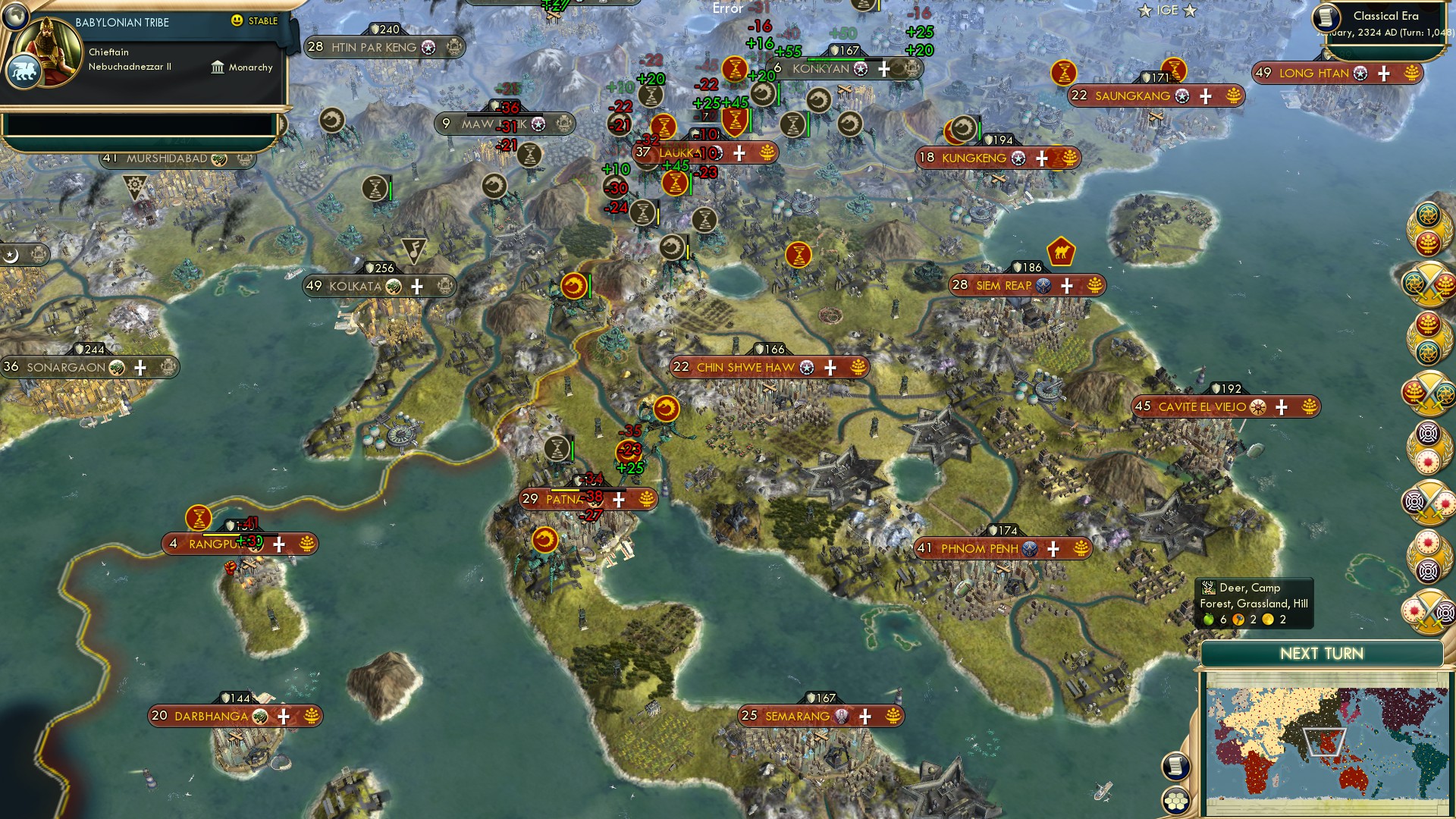Click the topmost city-state quest medallion
This screenshot has width=1456, height=819.
pyautogui.click(x=1428, y=227)
